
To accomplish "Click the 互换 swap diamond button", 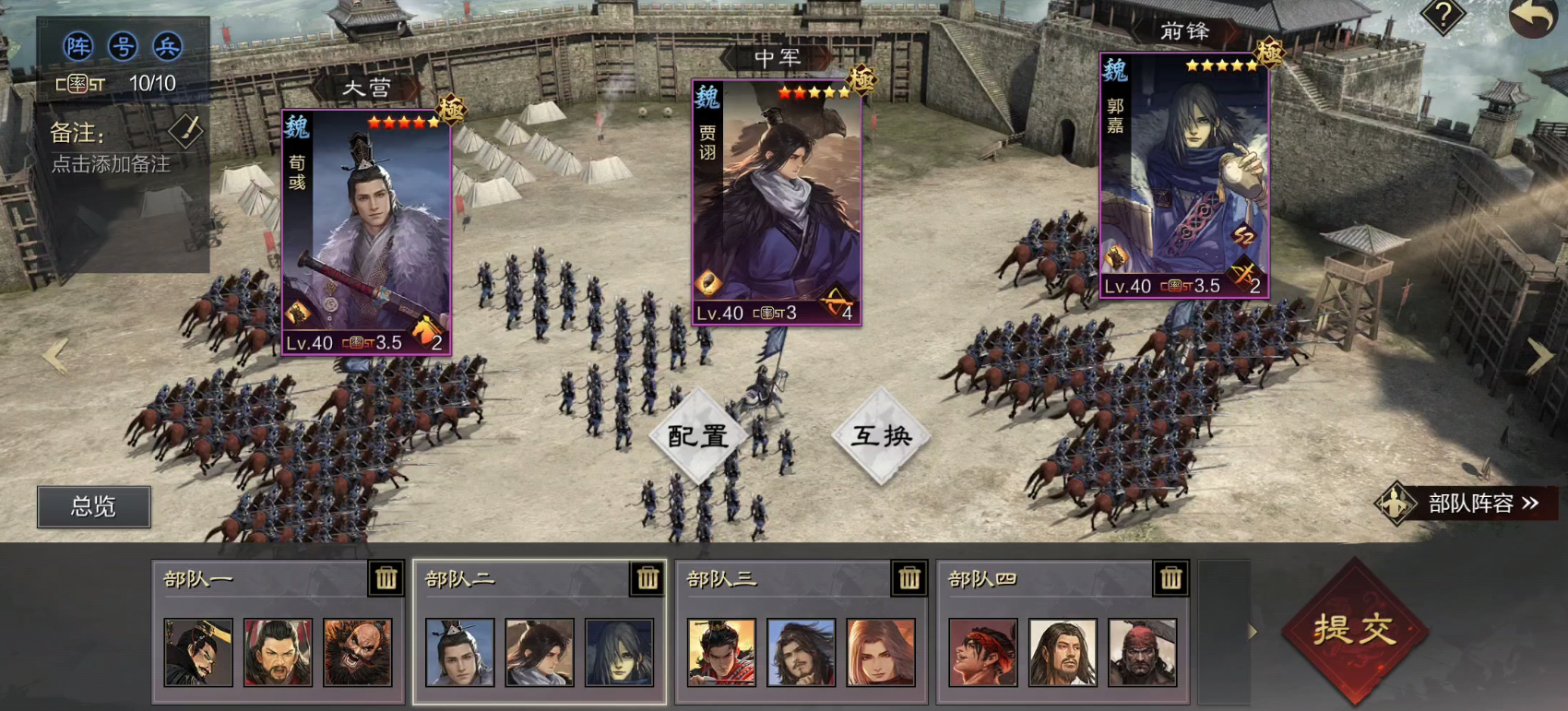I will click(881, 436).
